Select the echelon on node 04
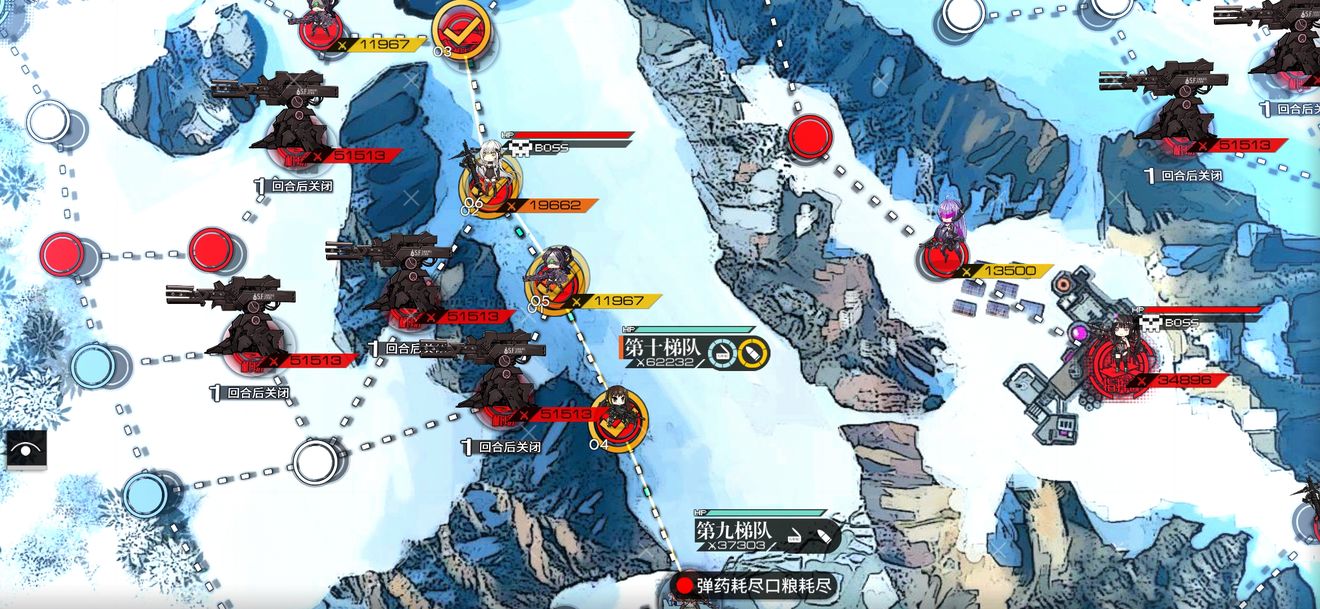Image resolution: width=1320 pixels, height=609 pixels. point(617,415)
